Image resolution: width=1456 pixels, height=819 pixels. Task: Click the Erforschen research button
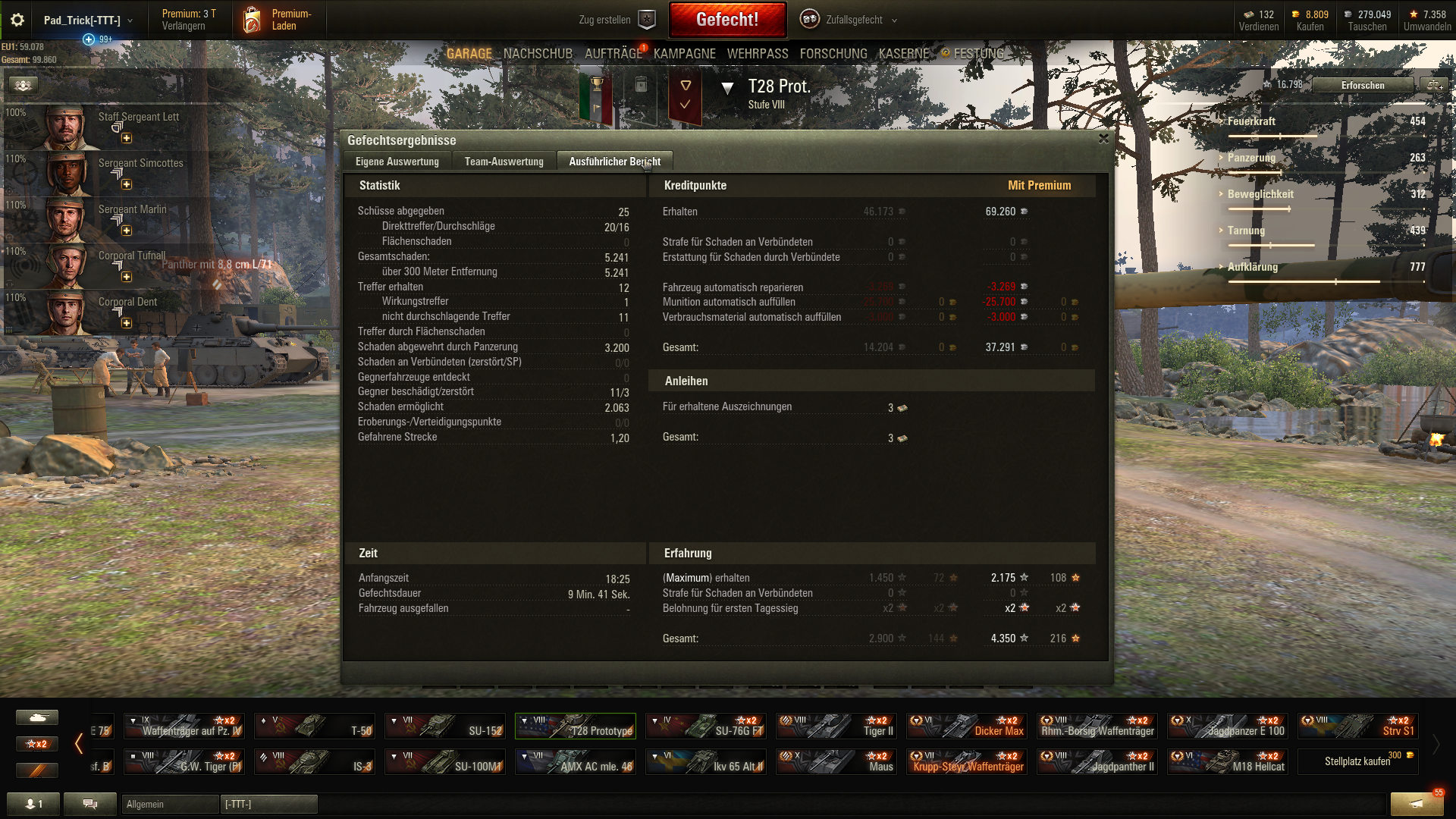[1362, 85]
